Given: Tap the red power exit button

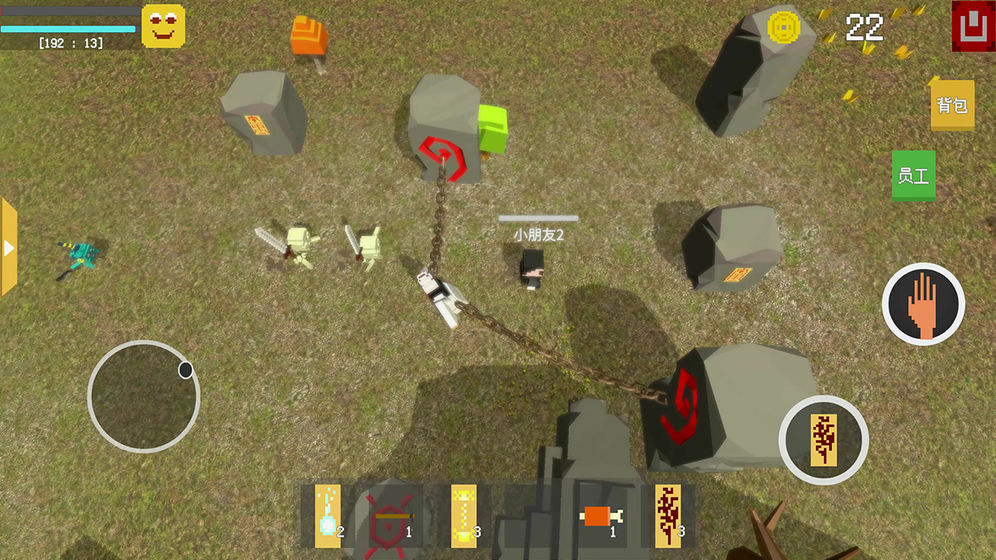Looking at the screenshot, I should pos(969,26).
